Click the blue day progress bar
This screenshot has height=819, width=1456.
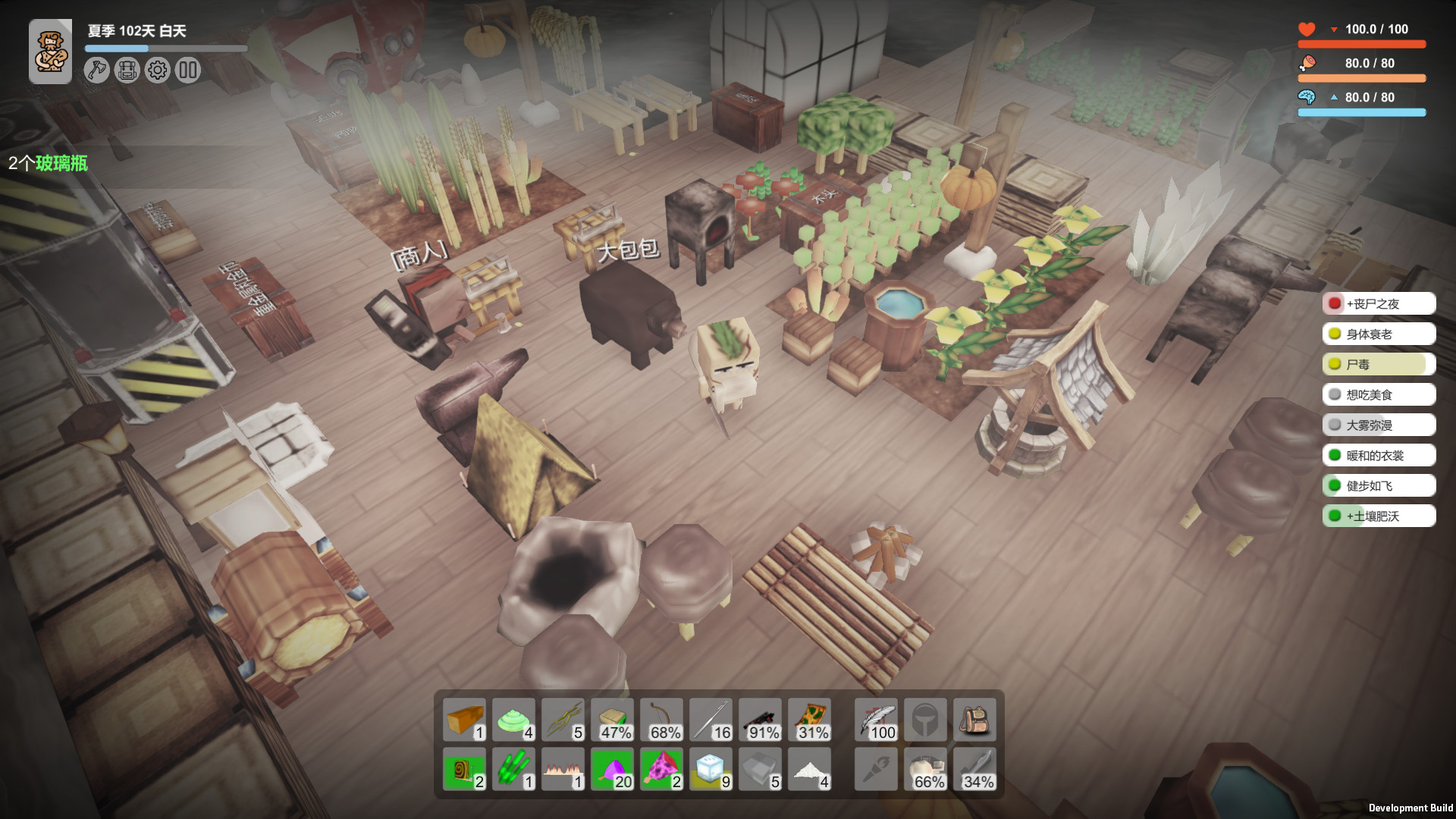pos(118,47)
